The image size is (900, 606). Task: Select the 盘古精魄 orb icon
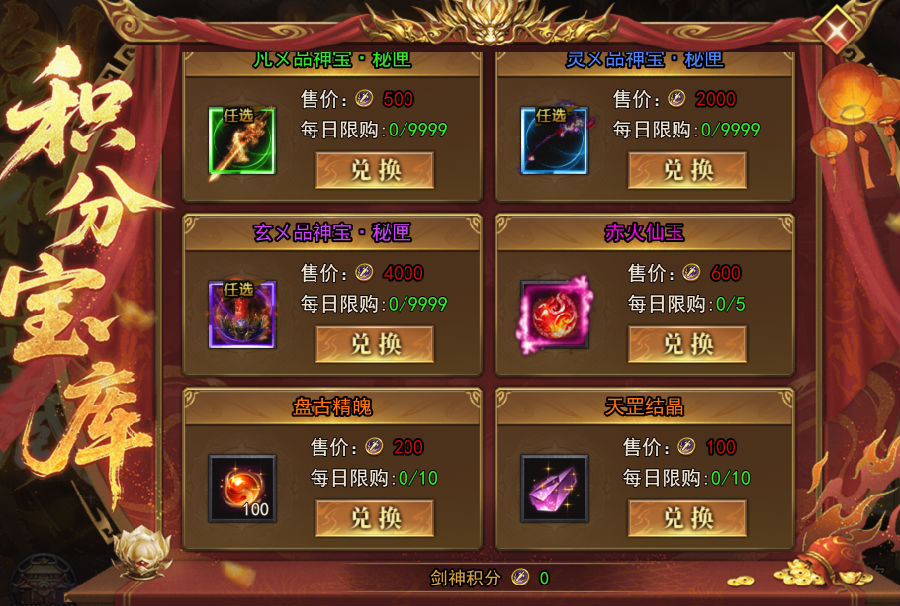(242, 489)
